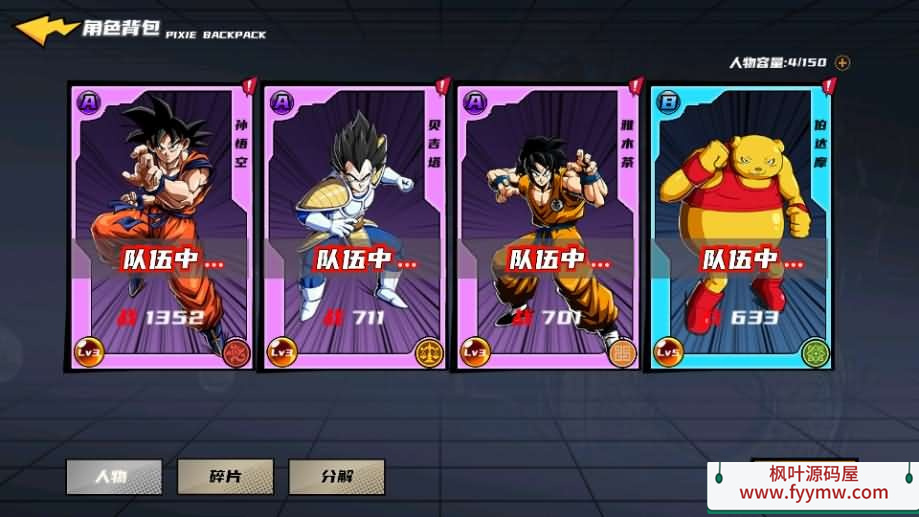Screen dimensions: 919x517
Task: Go back using the yellow arrow
Action: pos(46,30)
